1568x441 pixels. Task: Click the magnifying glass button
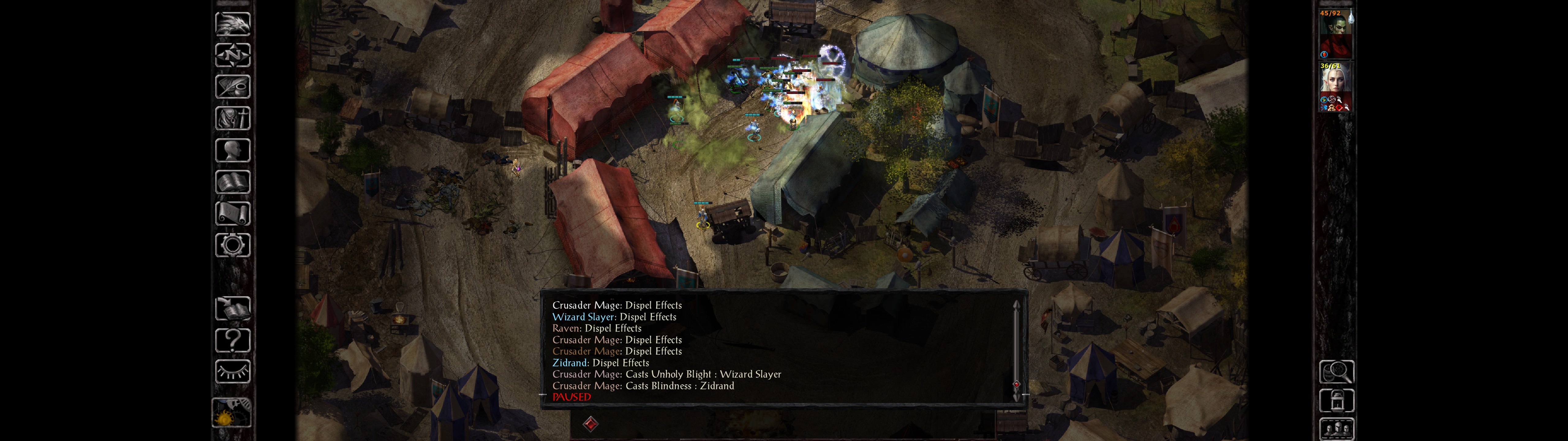[1336, 371]
